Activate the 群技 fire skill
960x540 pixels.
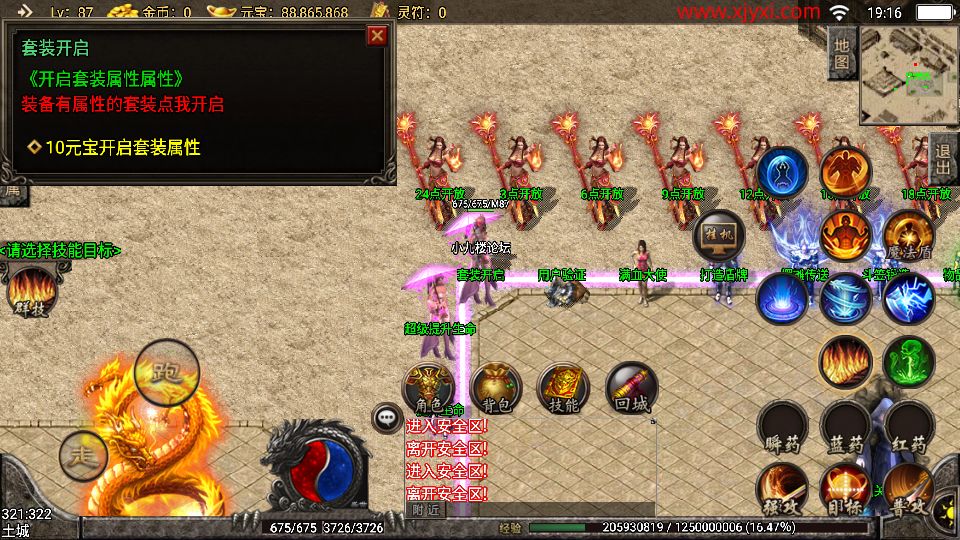[x=31, y=292]
